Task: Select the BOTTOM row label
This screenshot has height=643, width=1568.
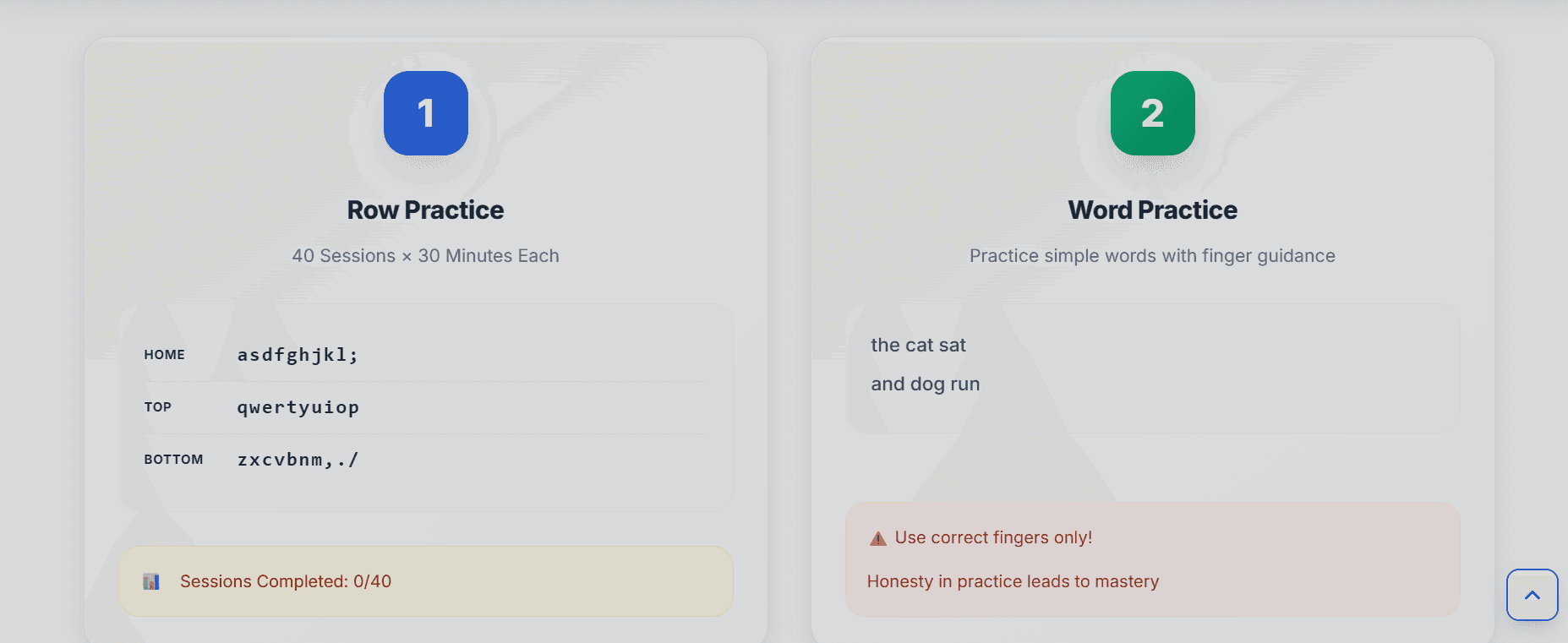Action: 174,459
